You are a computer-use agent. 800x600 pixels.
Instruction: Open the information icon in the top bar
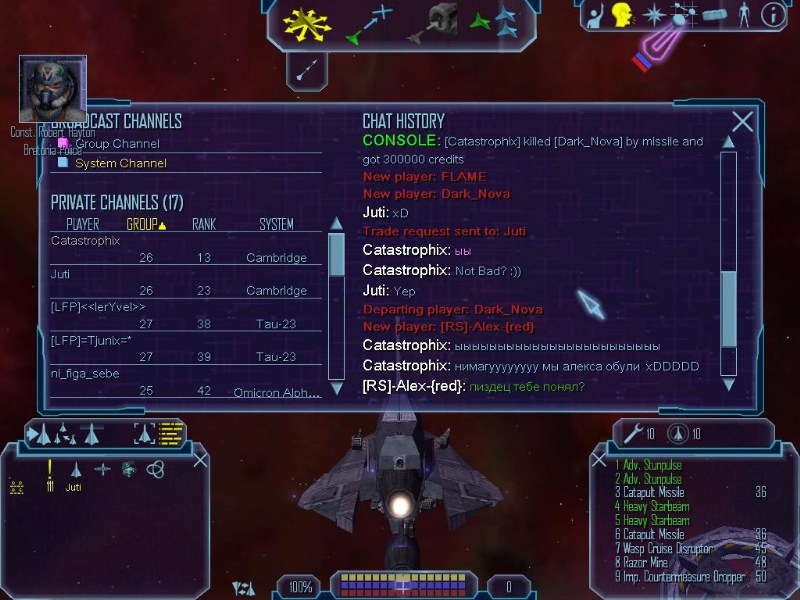pos(772,14)
